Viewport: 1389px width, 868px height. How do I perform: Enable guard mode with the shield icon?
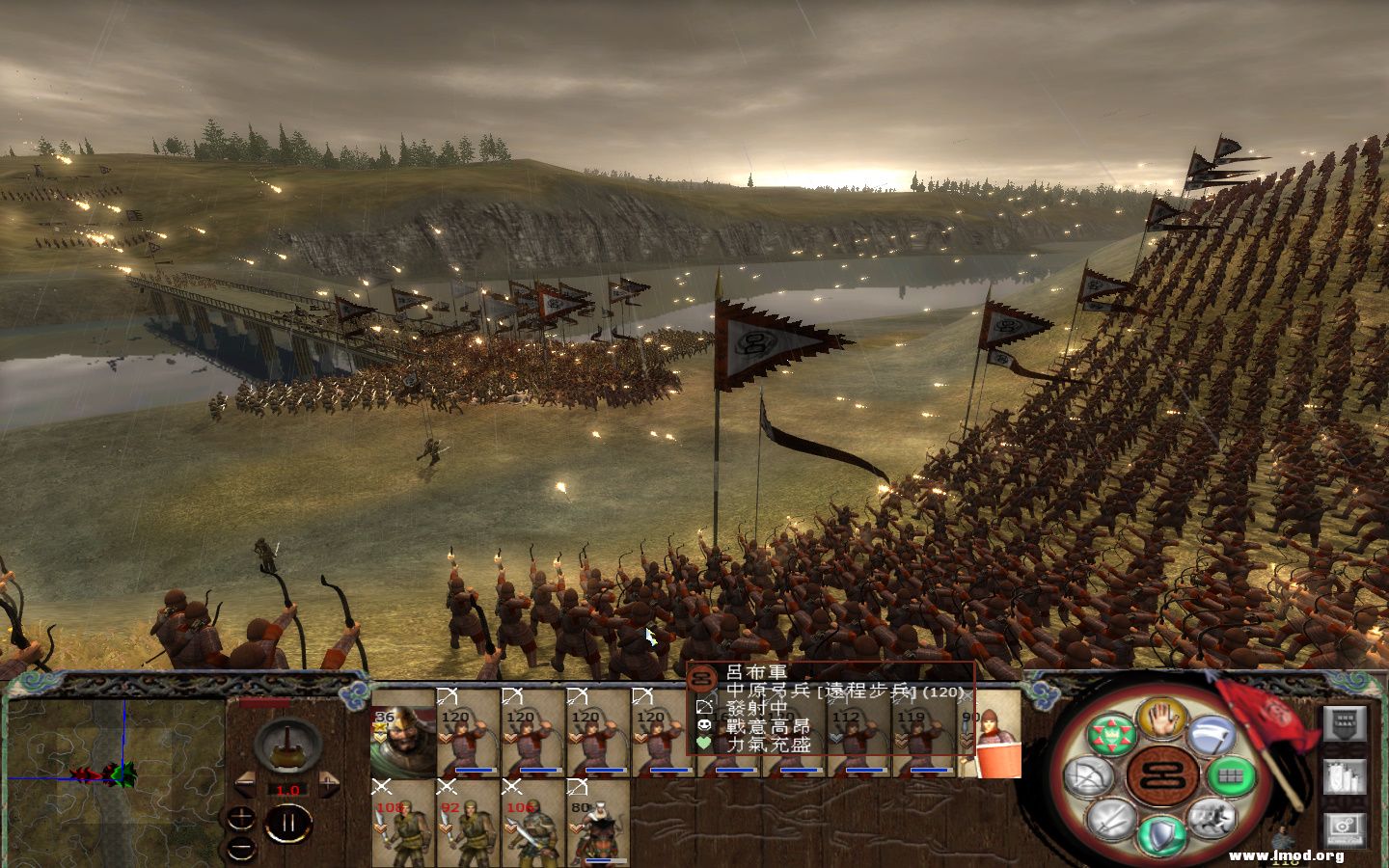click(x=1160, y=833)
